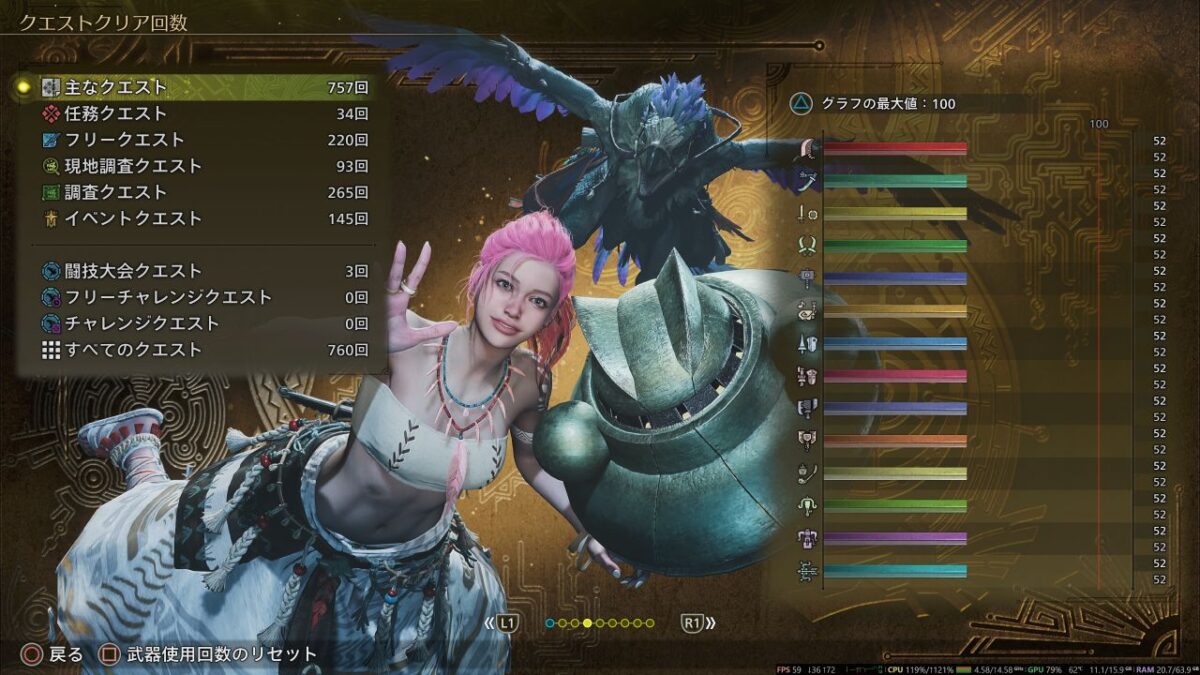Choose 武器使用回数のリセット option

tap(210, 655)
